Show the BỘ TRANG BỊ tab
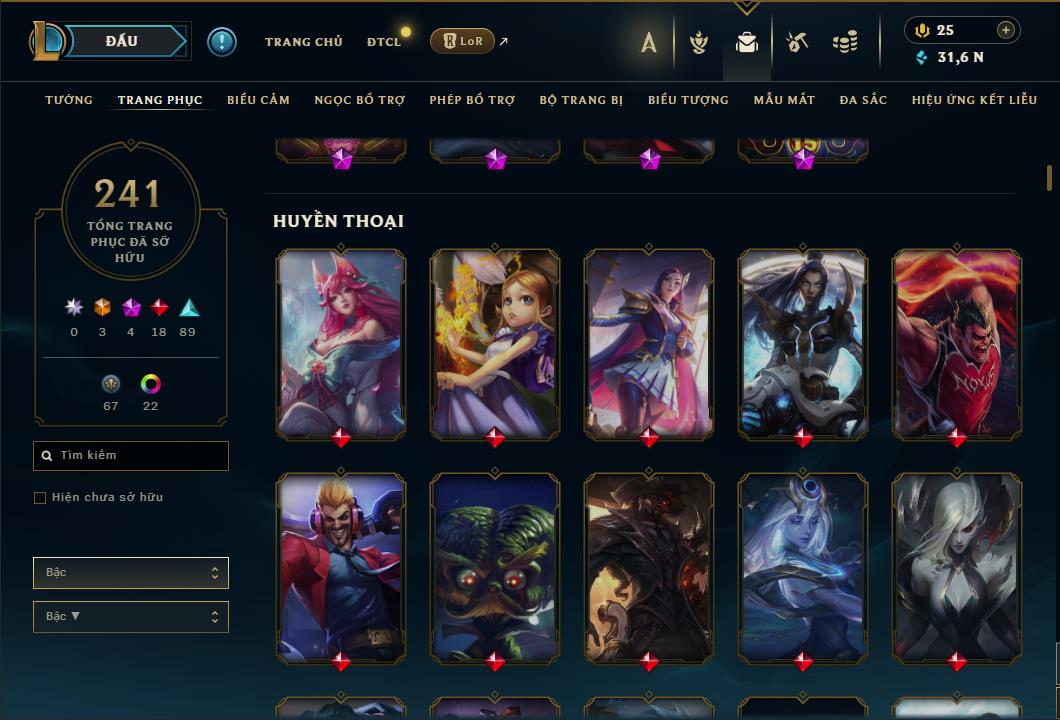1060x720 pixels. (x=581, y=100)
